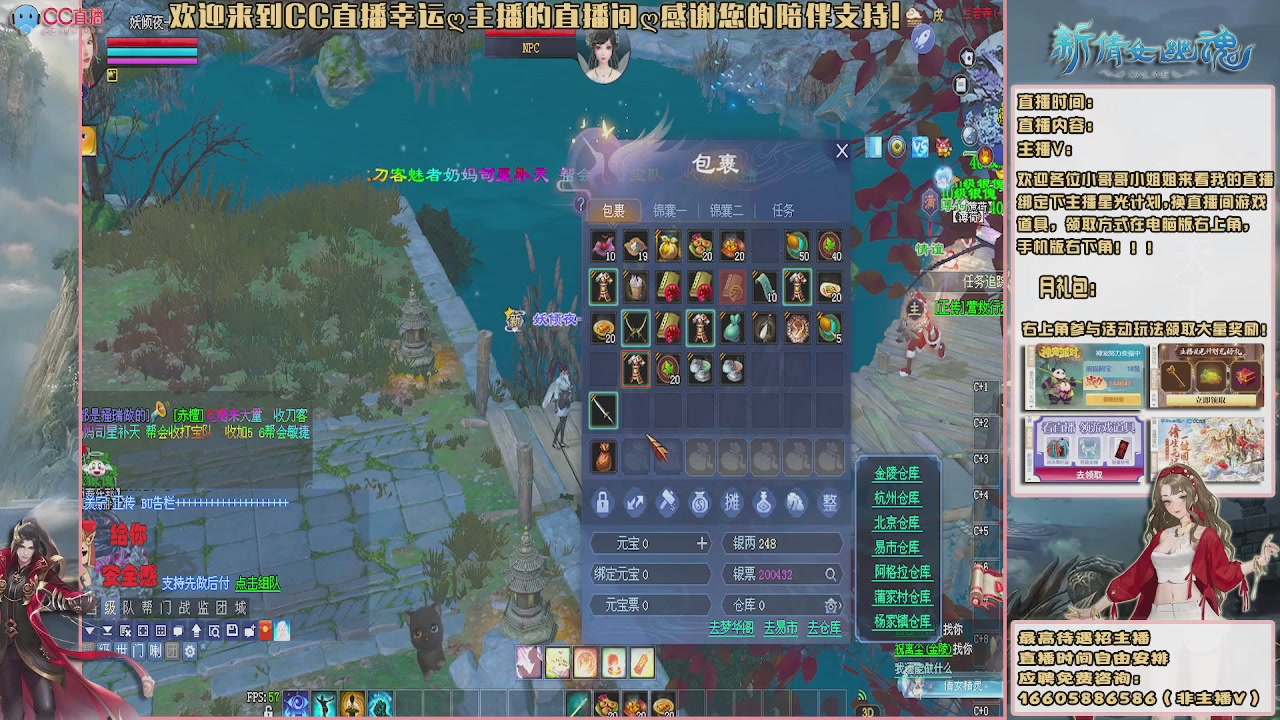Click the 整 tidy-bag icon to sort items
The image size is (1280, 720).
pyautogui.click(x=831, y=501)
